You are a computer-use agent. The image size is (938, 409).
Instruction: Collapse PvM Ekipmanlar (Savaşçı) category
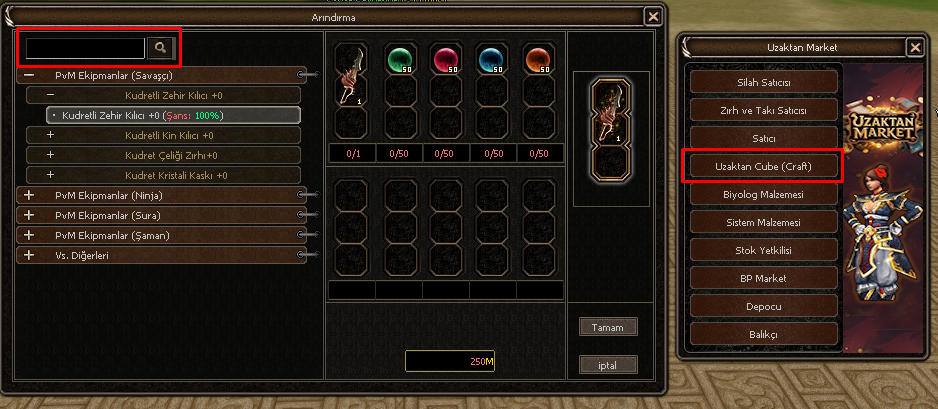tap(29, 75)
